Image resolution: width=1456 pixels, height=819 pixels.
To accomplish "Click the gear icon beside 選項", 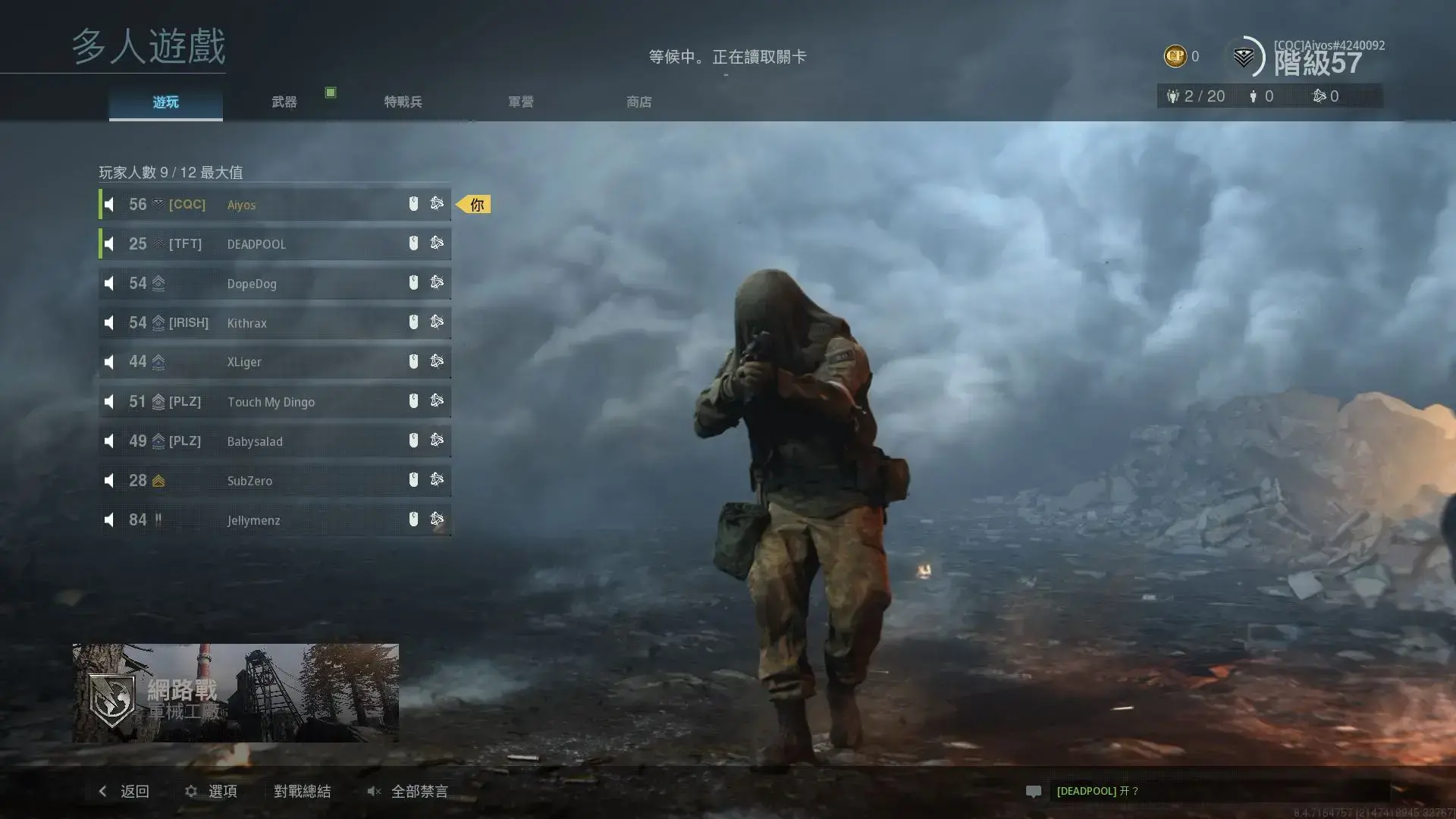I will click(190, 791).
